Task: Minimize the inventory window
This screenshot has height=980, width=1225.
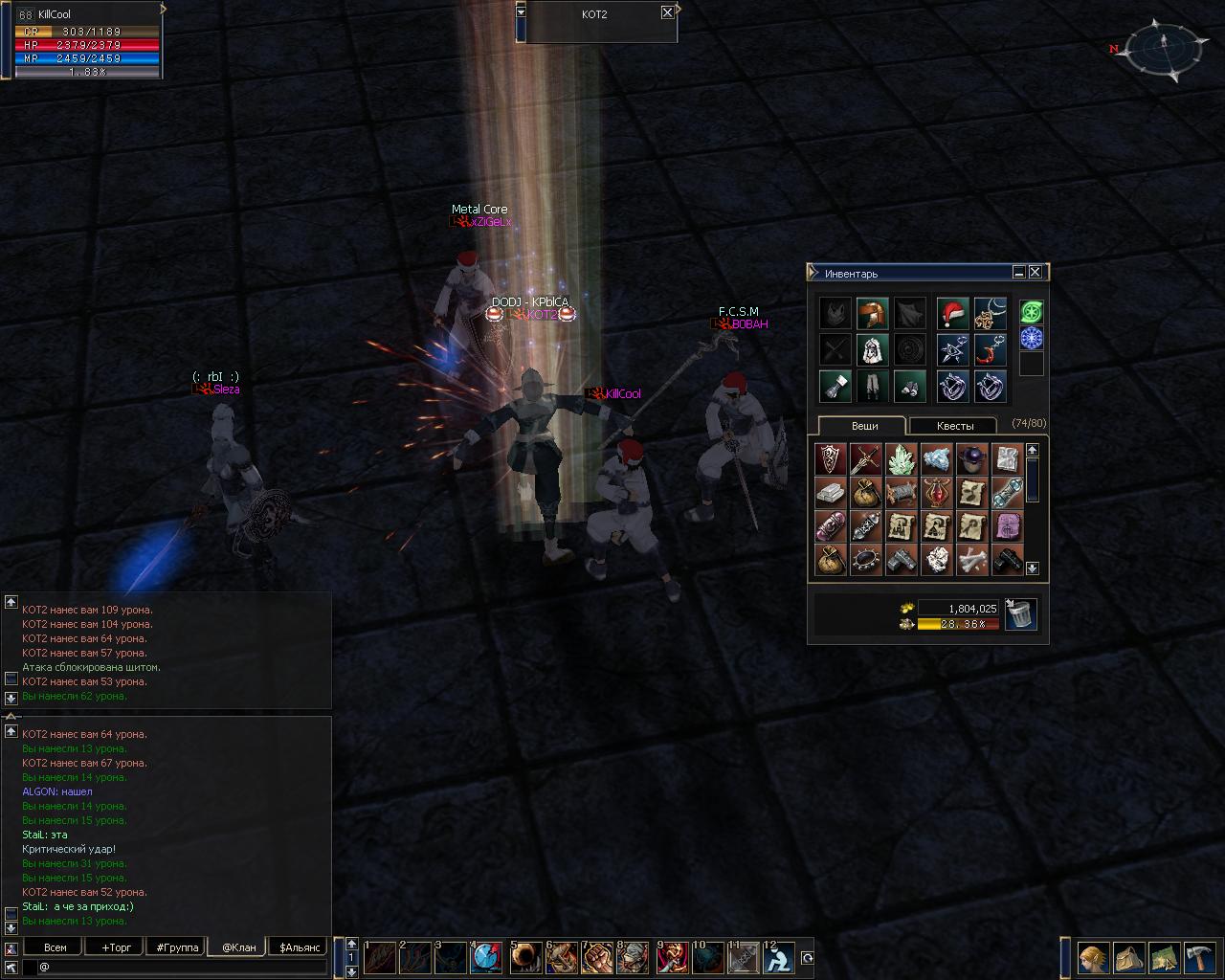Action: (1019, 273)
